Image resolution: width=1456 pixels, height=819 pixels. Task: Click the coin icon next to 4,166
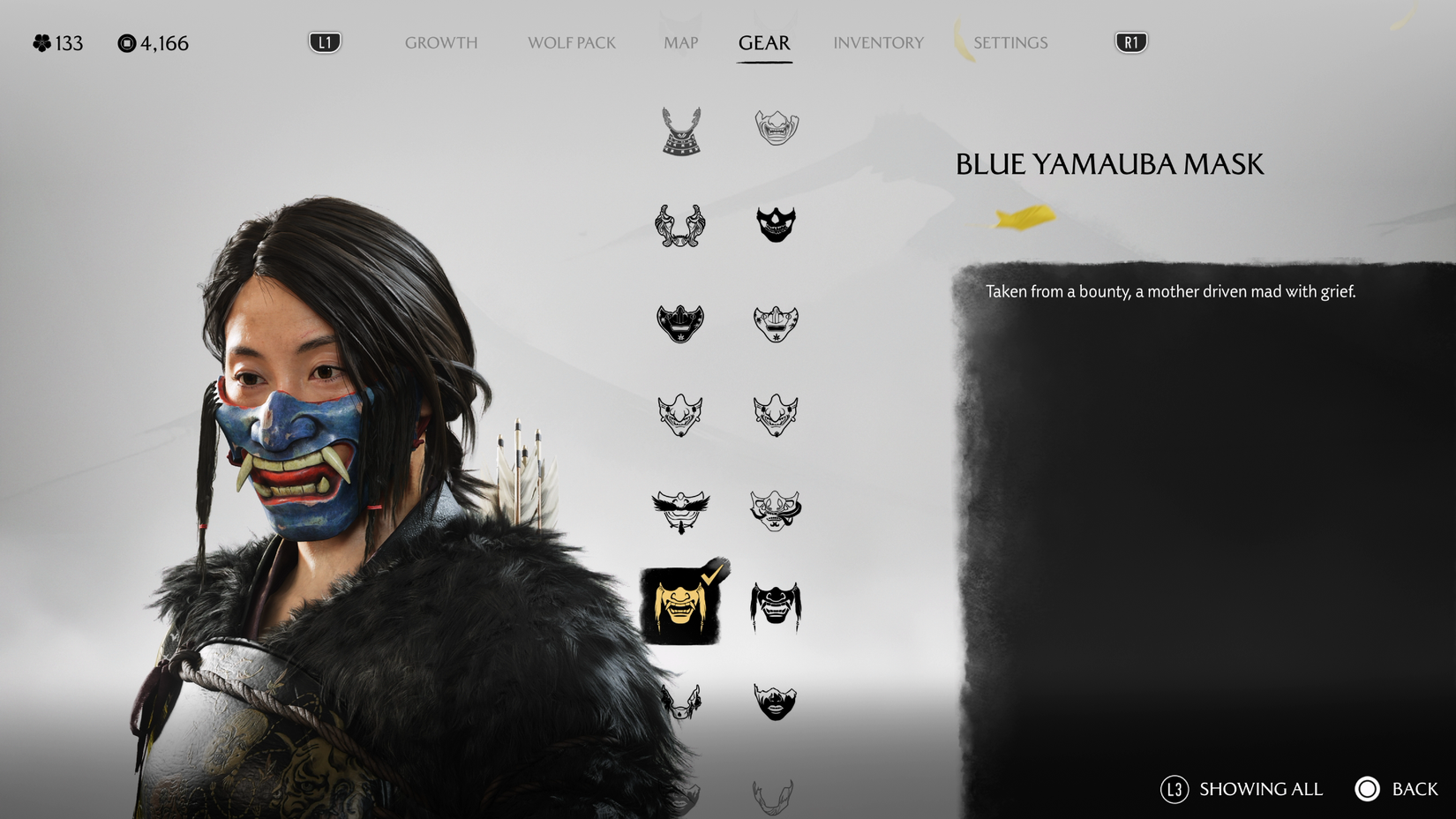click(127, 41)
